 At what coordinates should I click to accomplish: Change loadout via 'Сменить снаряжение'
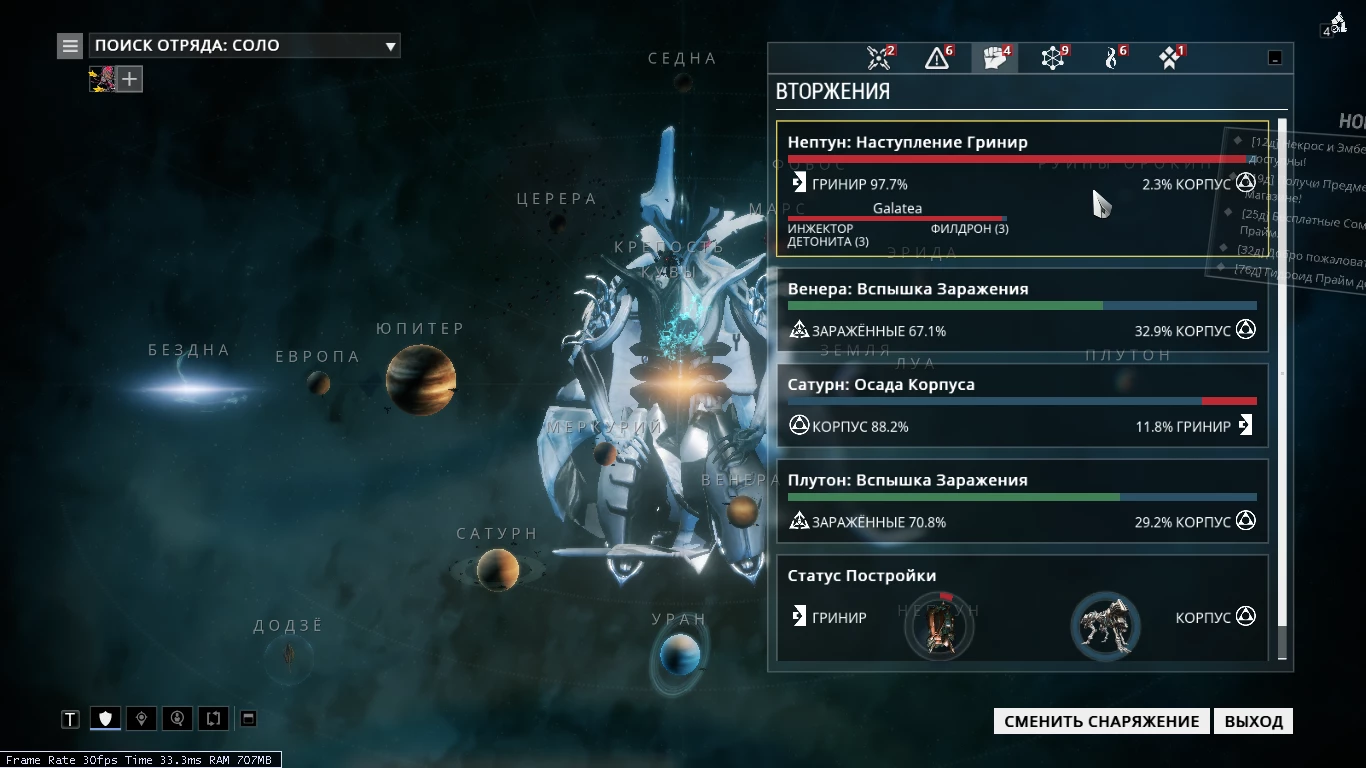1101,721
